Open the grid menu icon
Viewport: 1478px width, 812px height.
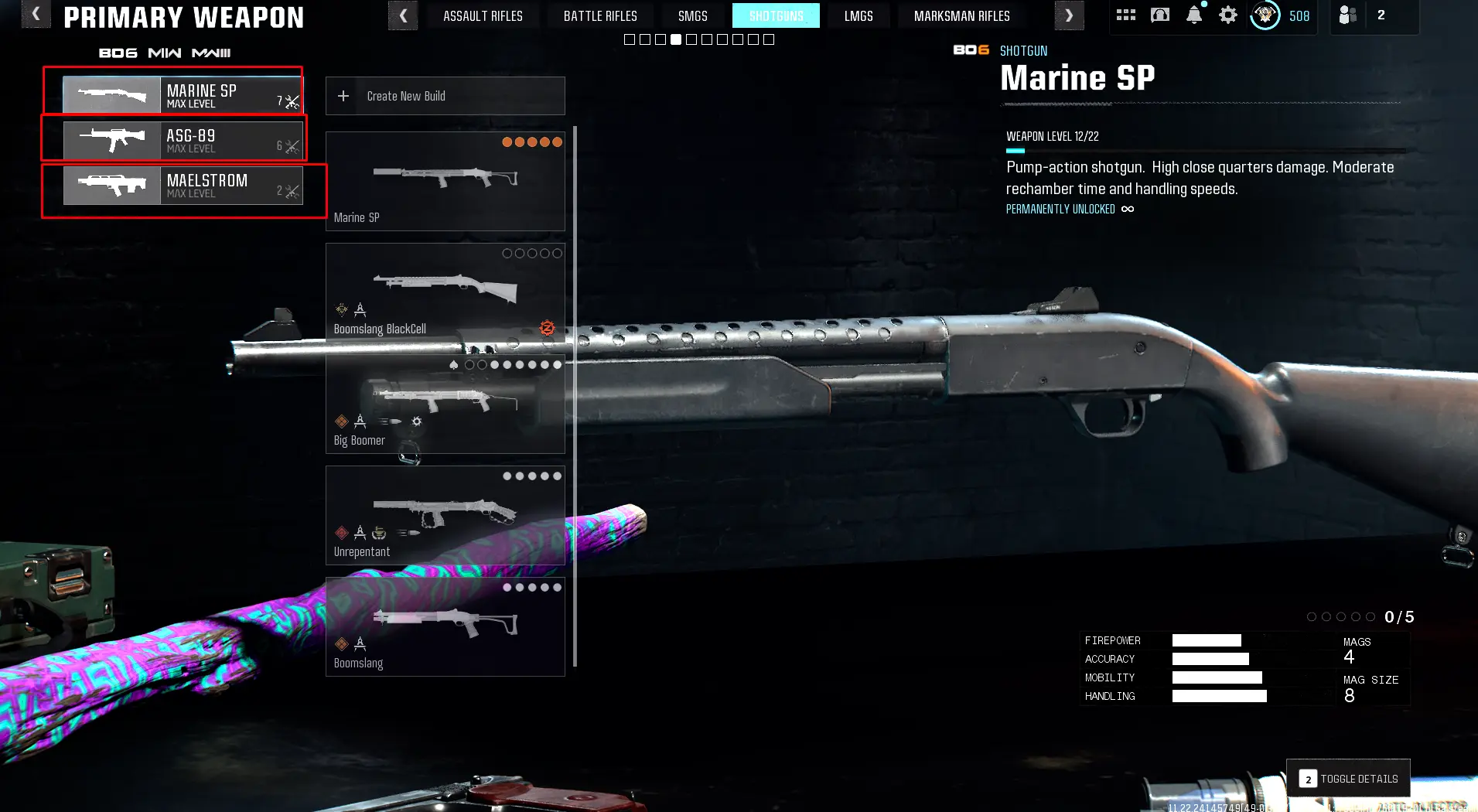[x=1125, y=15]
